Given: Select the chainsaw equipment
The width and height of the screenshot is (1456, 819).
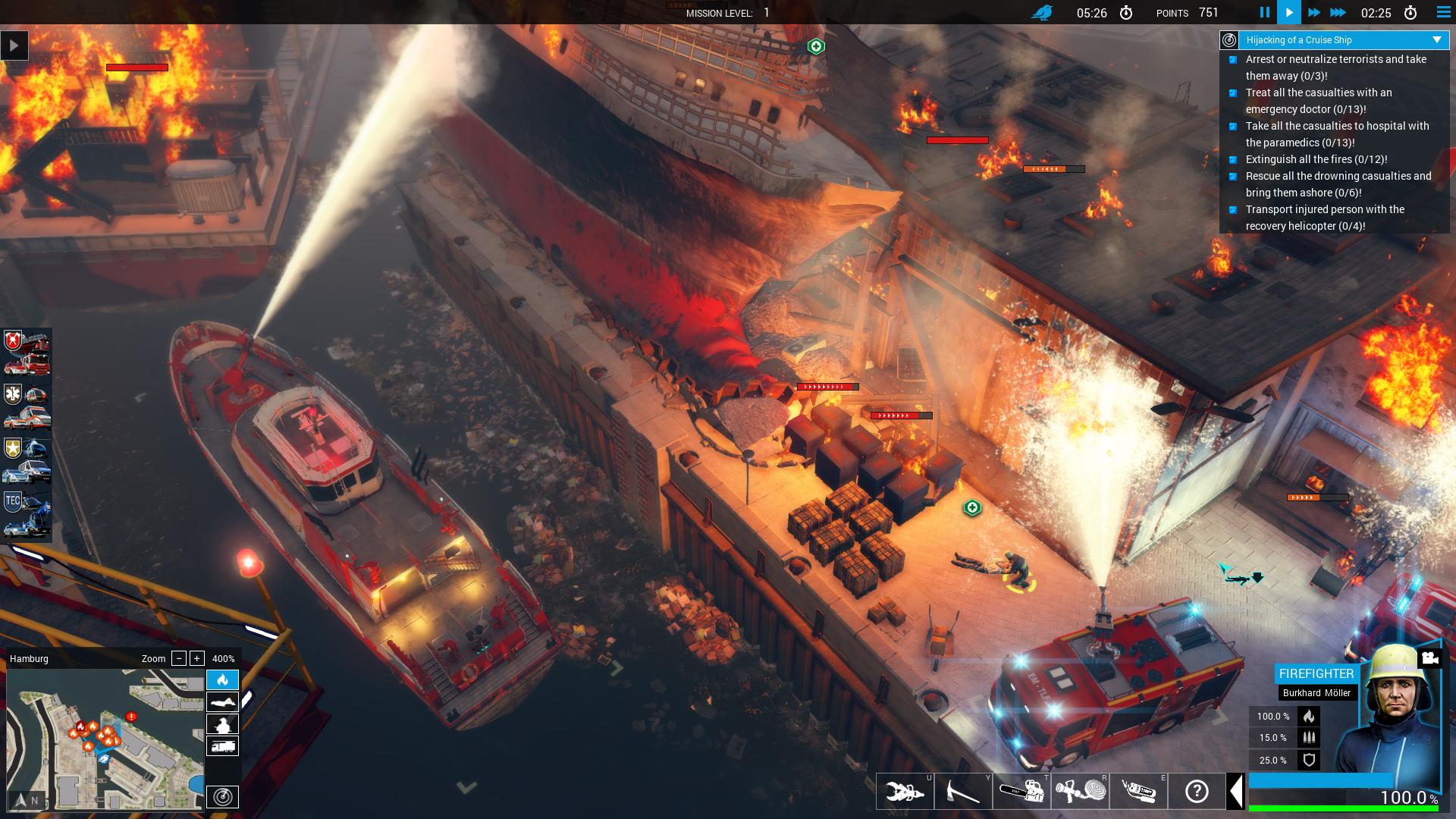Looking at the screenshot, I should pos(1021,791).
